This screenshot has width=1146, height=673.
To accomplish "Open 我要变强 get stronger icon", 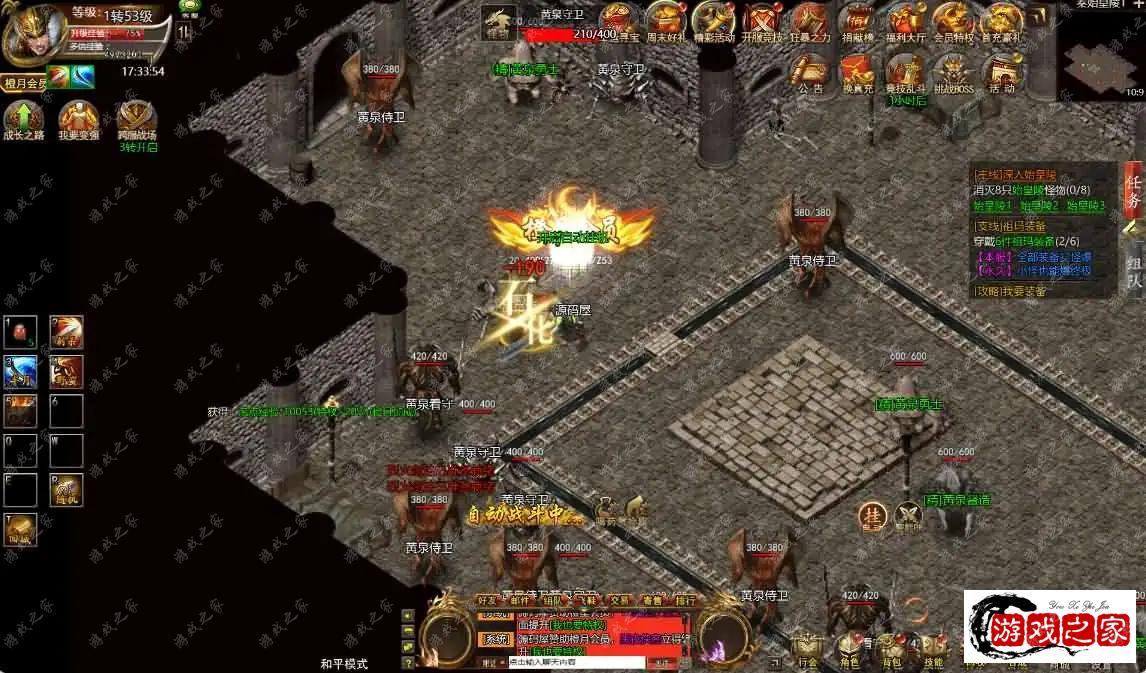I will point(77,120).
